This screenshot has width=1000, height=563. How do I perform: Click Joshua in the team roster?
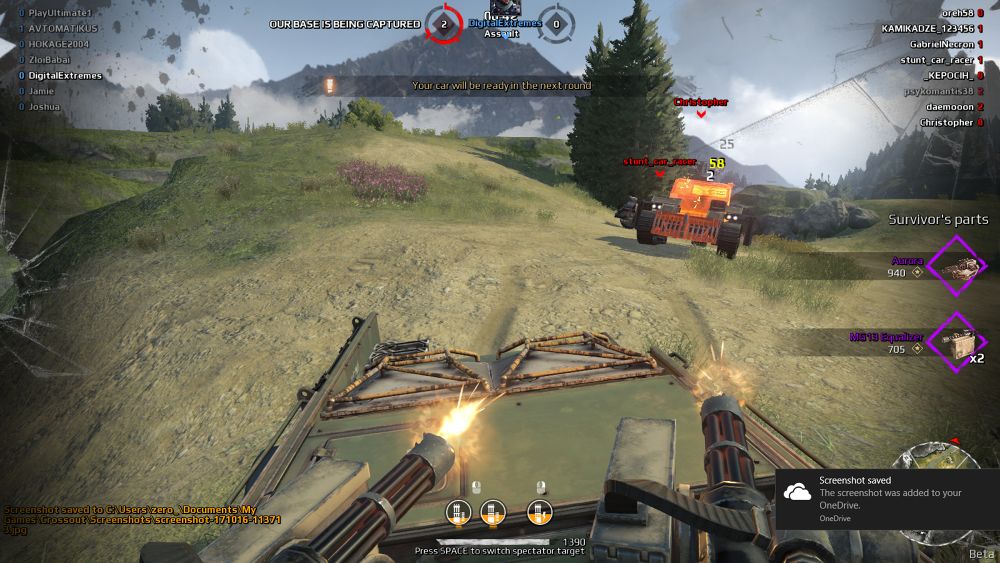pos(45,106)
